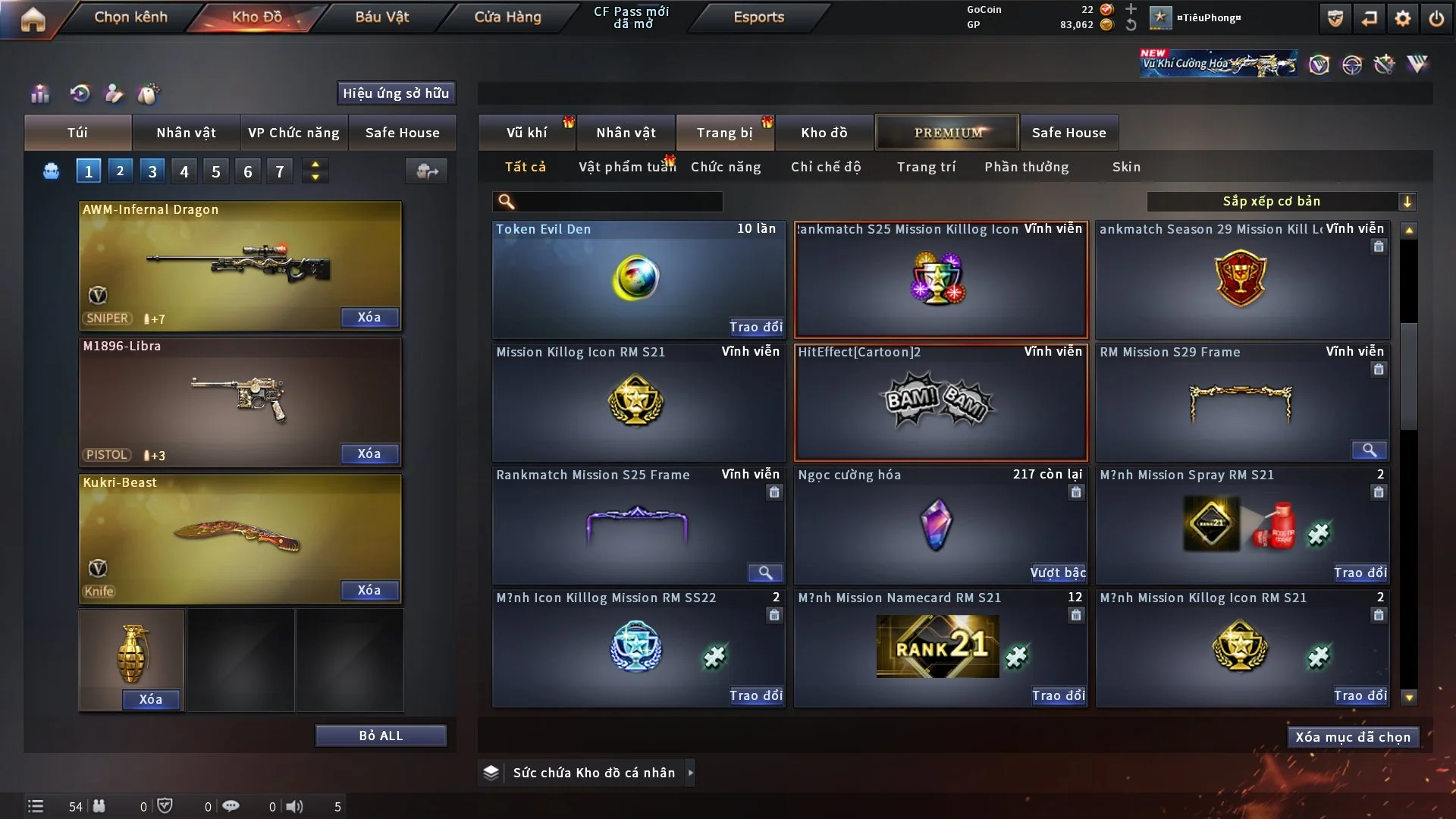Go to the Chọn kênh channel menu
This screenshot has height=819, width=1456.
click(130, 17)
